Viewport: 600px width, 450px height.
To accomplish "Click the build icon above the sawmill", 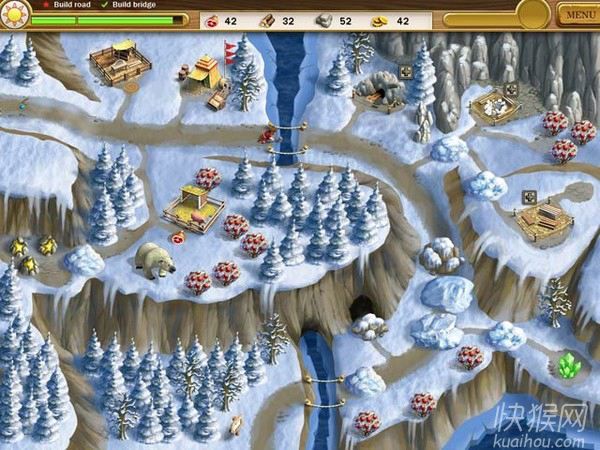I will click(527, 197).
